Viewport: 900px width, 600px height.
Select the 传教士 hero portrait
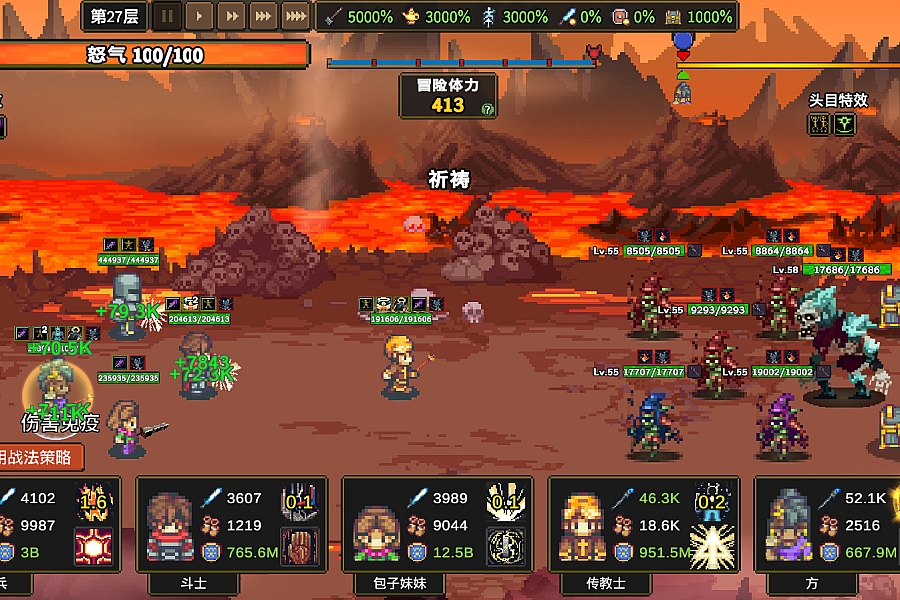(582, 527)
